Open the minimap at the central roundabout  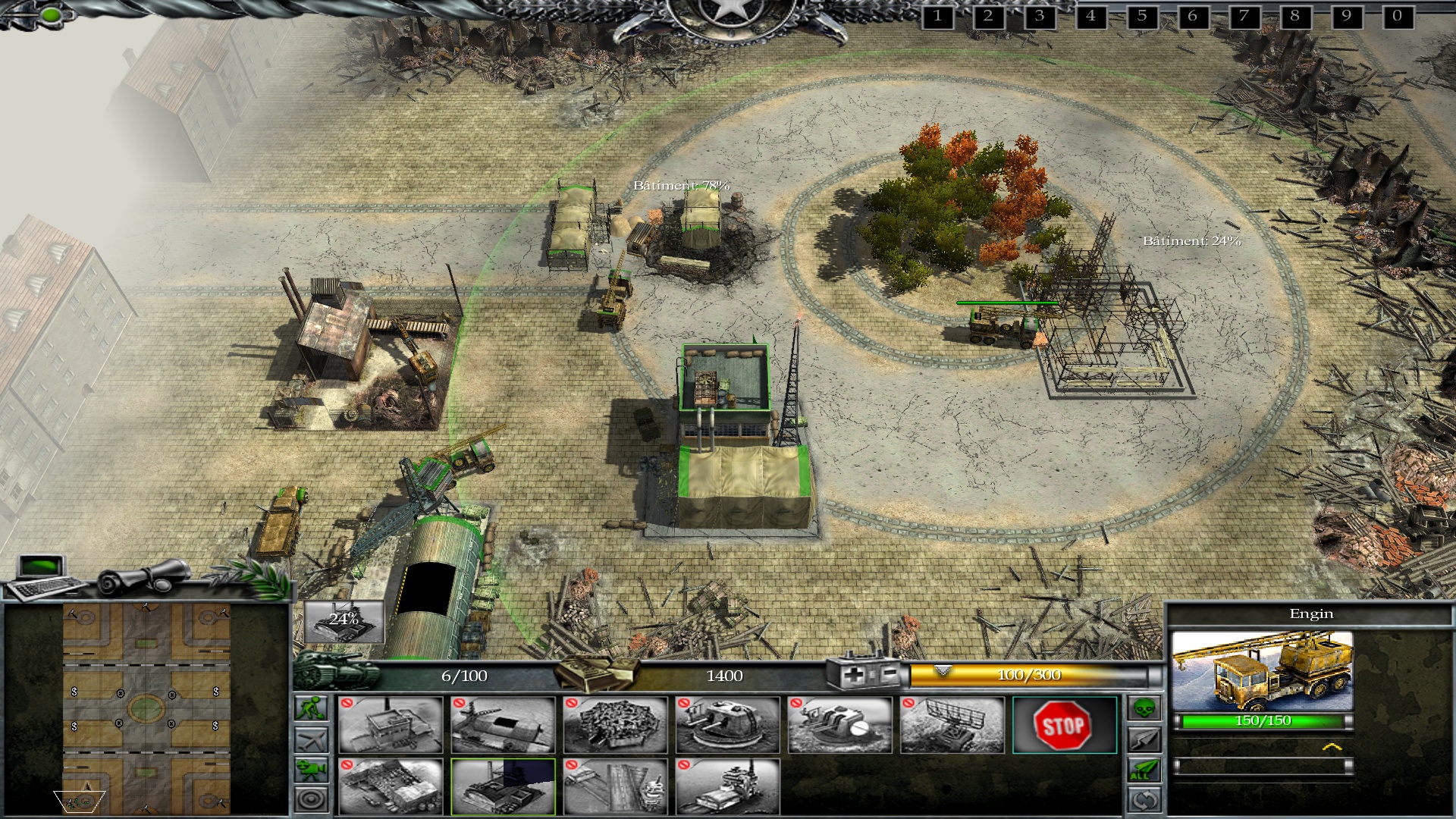click(146, 709)
